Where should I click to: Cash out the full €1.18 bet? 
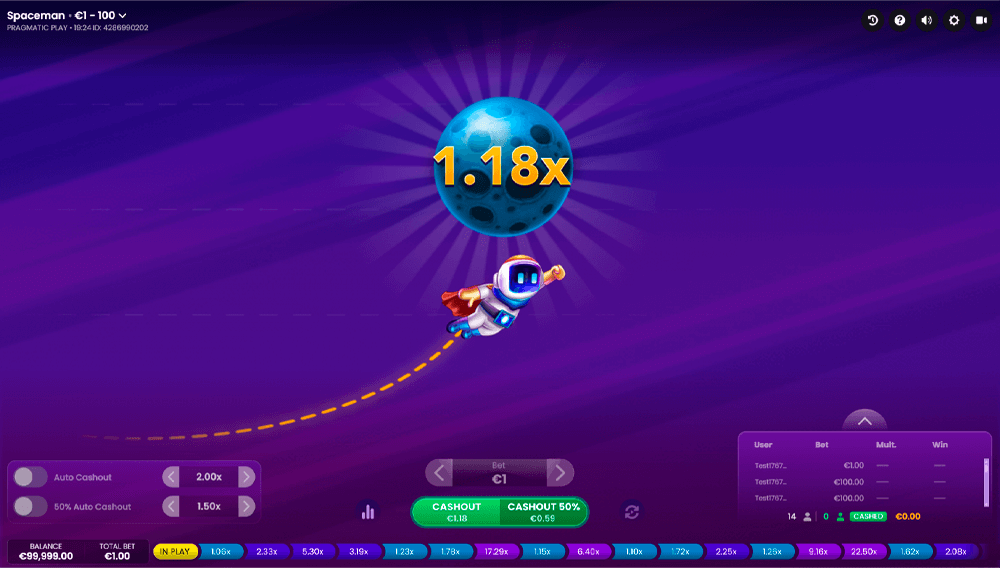(x=456, y=512)
